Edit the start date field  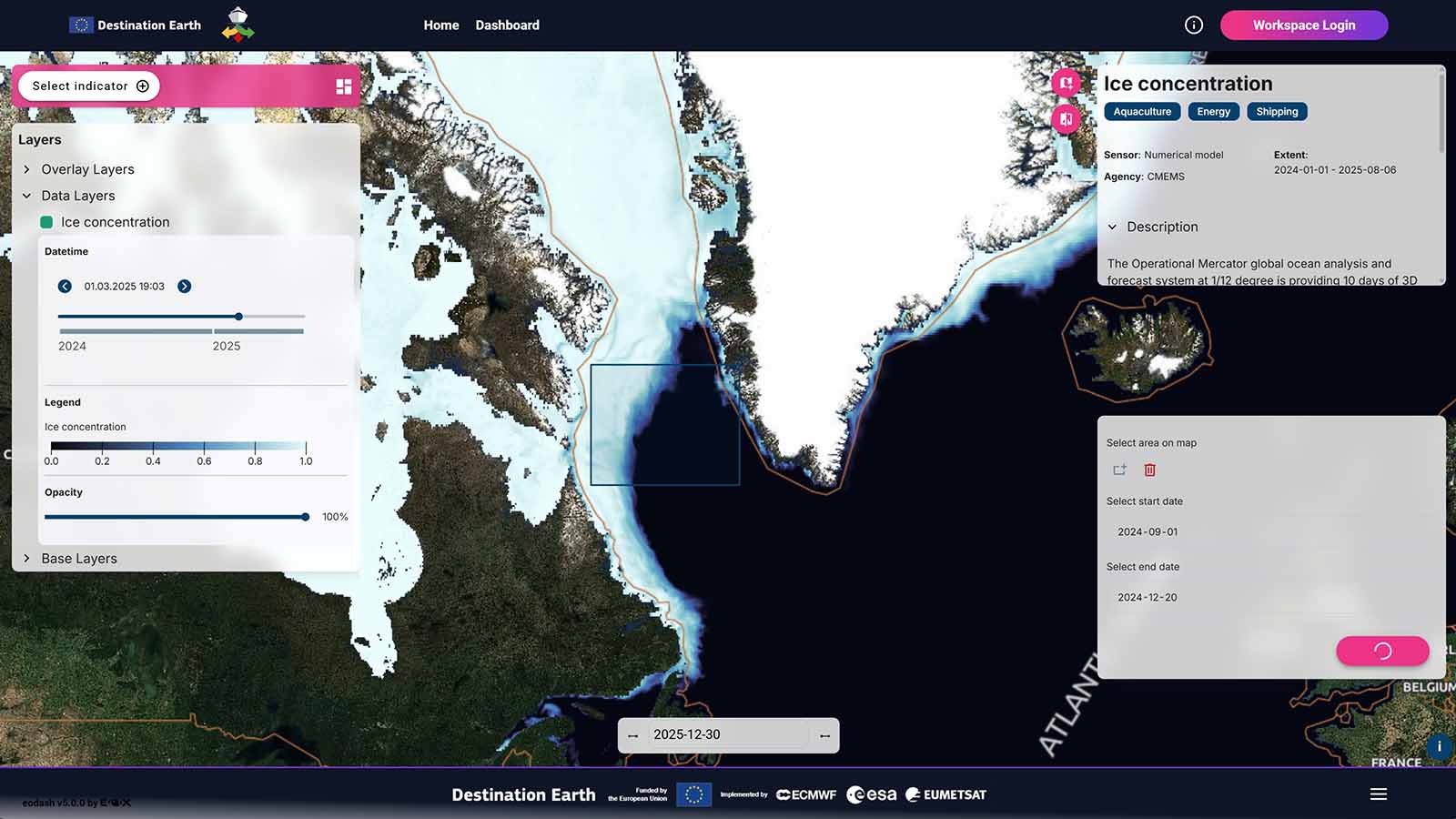pos(1148,532)
